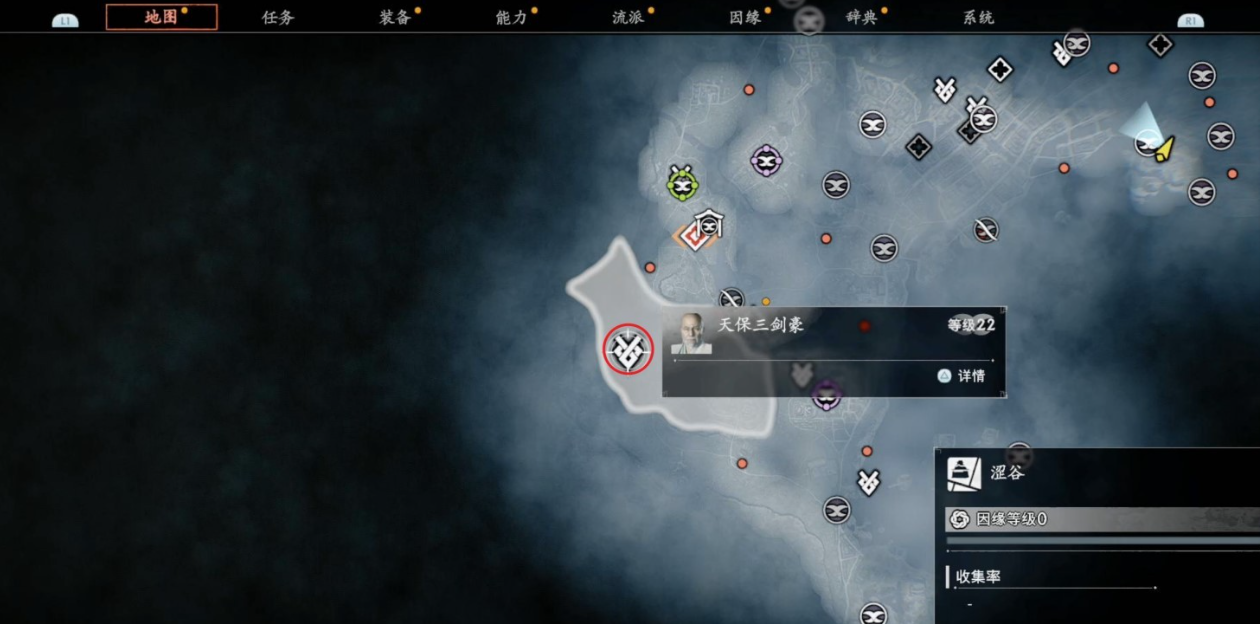Switch to the 系统 tab
1260x624 pixels.
coord(978,17)
